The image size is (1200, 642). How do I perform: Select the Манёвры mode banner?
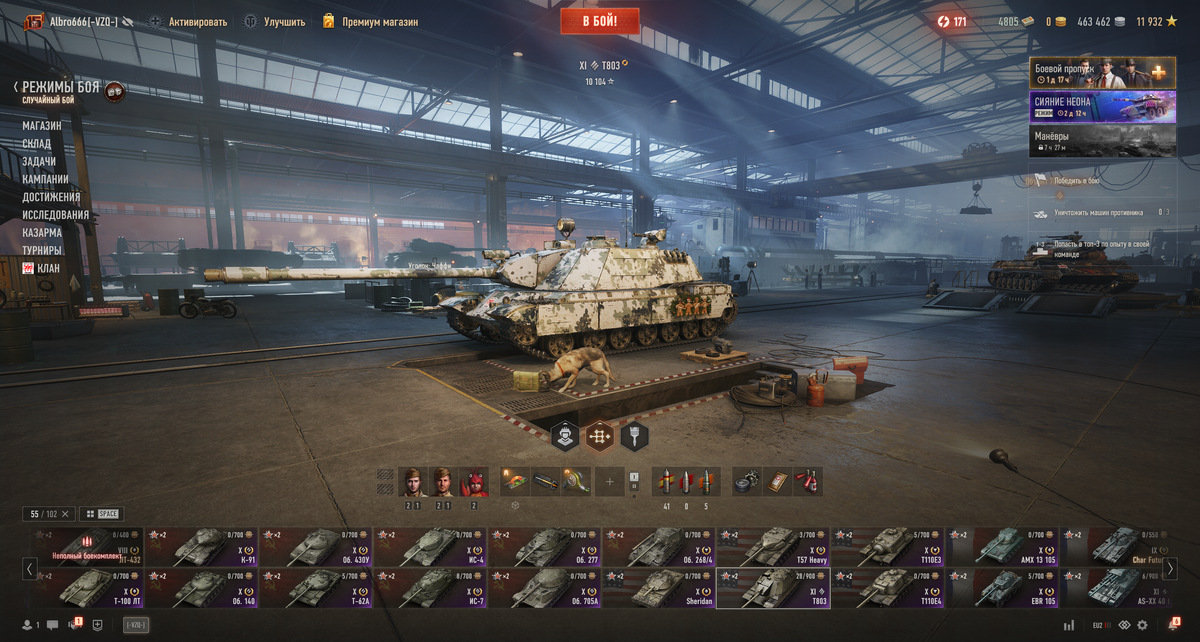[1102, 141]
